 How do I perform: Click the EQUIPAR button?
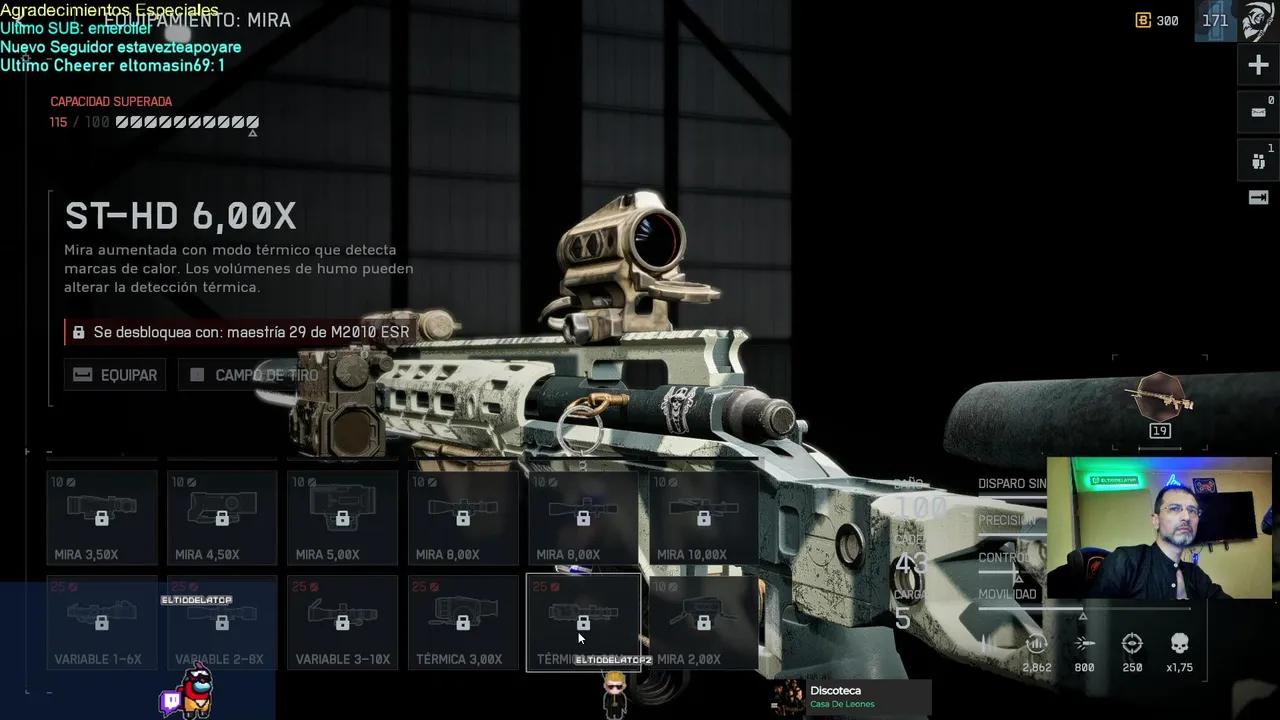click(115, 375)
